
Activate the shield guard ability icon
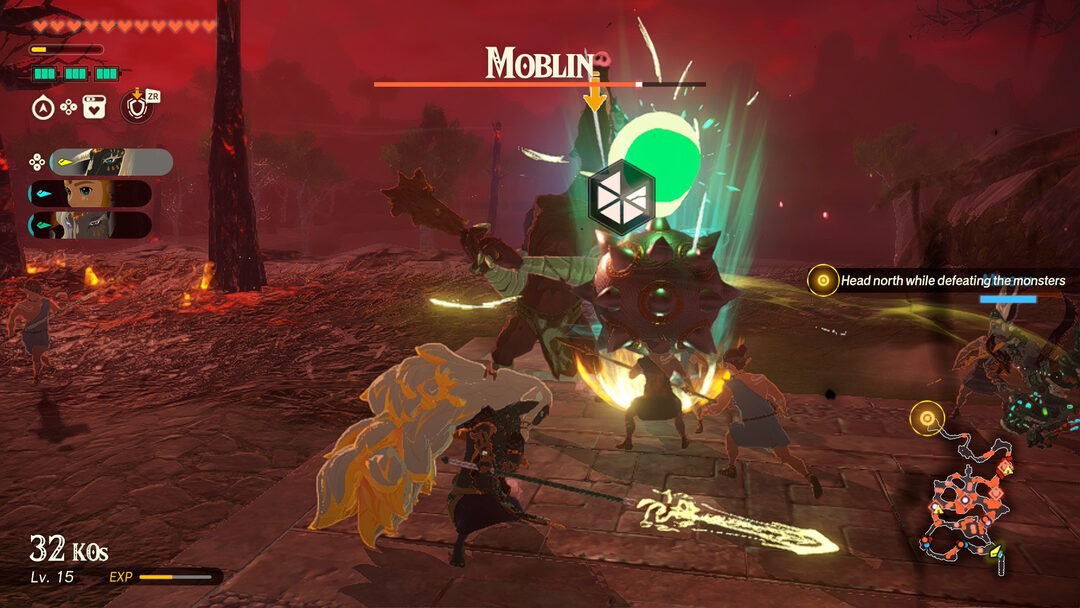(137, 106)
